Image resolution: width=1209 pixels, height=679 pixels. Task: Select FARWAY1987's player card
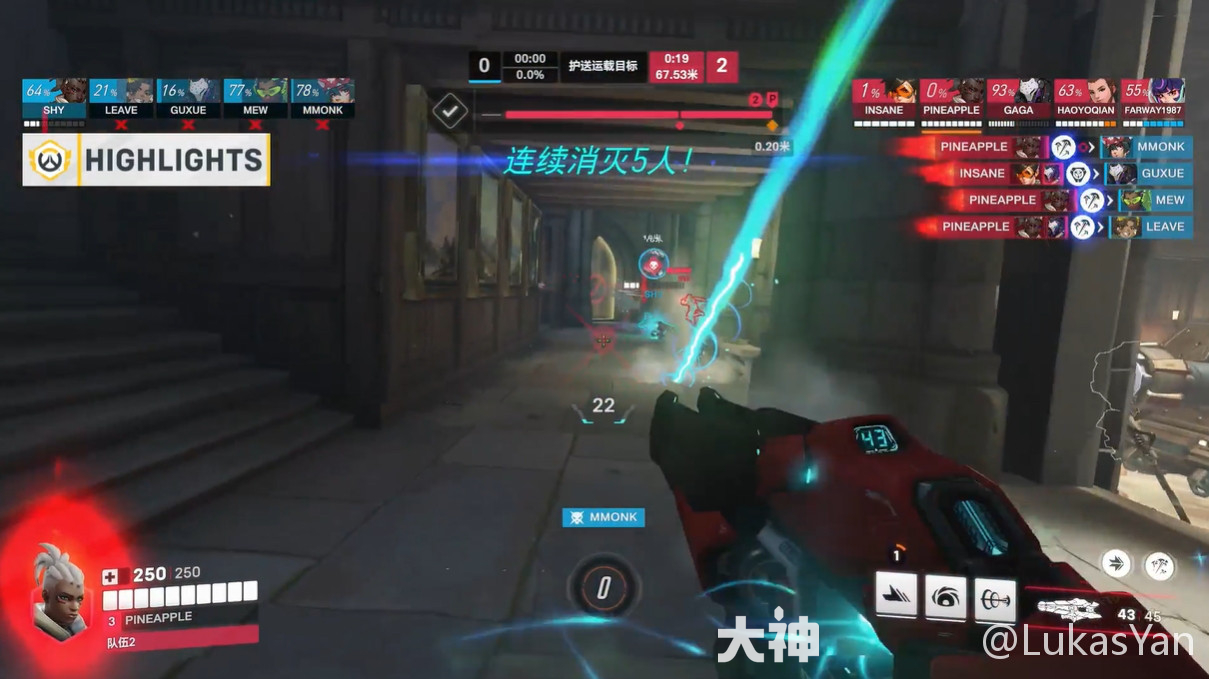point(1152,98)
